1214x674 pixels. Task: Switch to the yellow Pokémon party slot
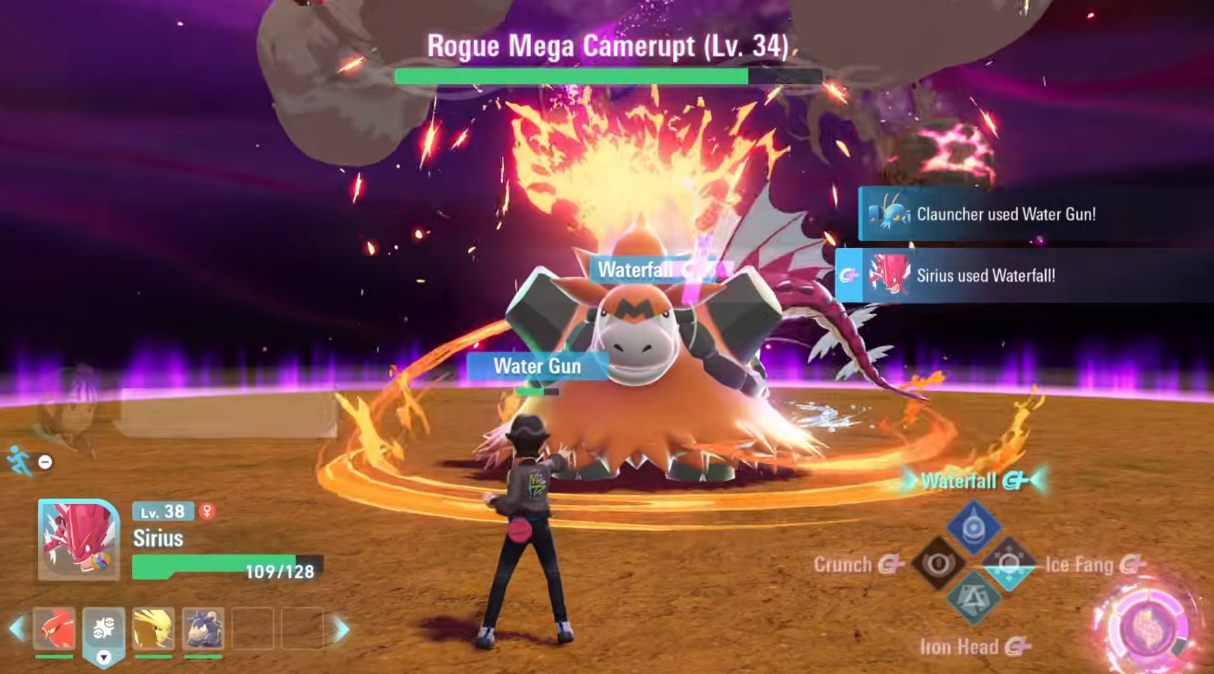coord(153,628)
